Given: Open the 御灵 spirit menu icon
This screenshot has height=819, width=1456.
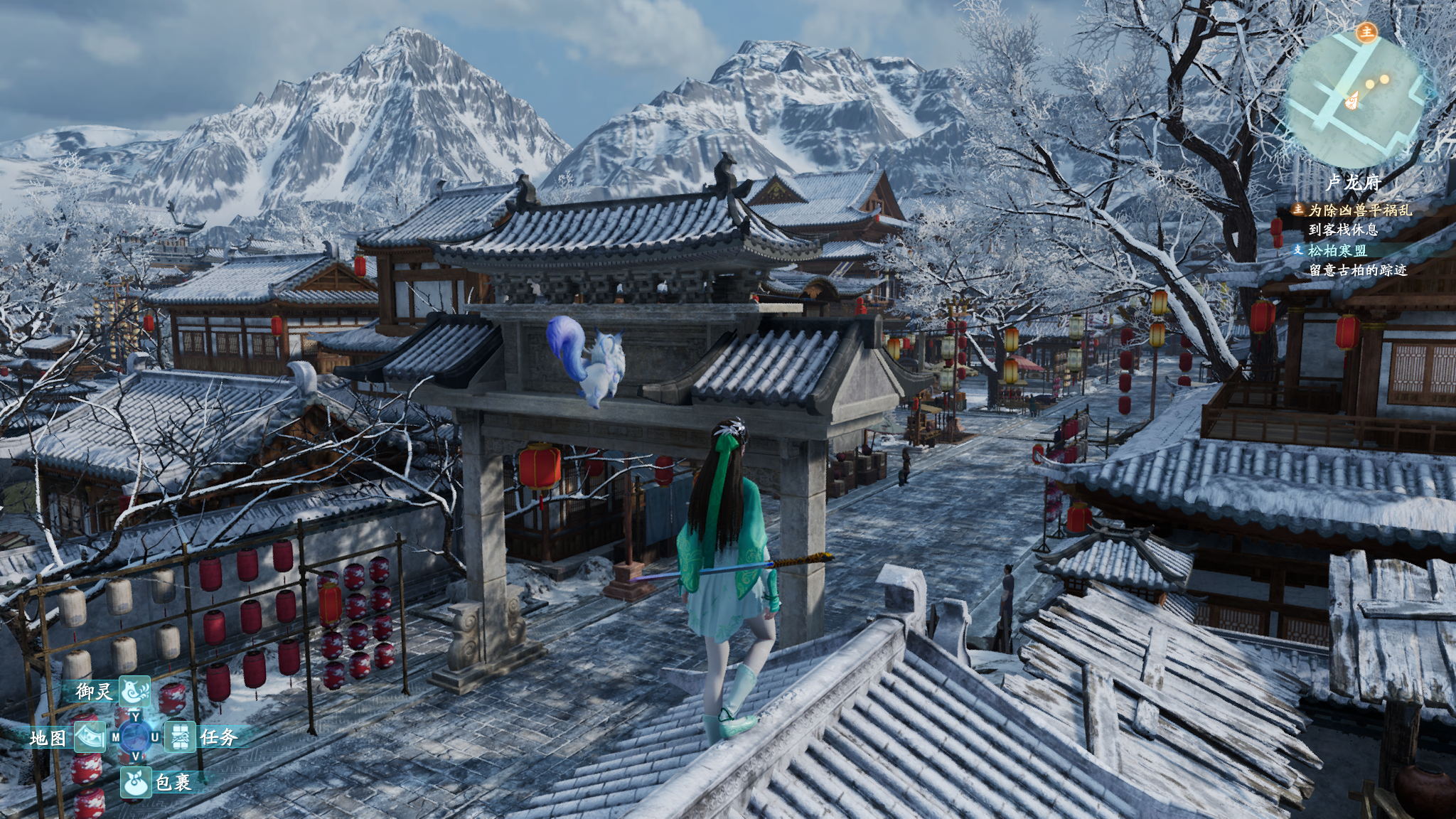Looking at the screenshot, I should click(x=134, y=690).
